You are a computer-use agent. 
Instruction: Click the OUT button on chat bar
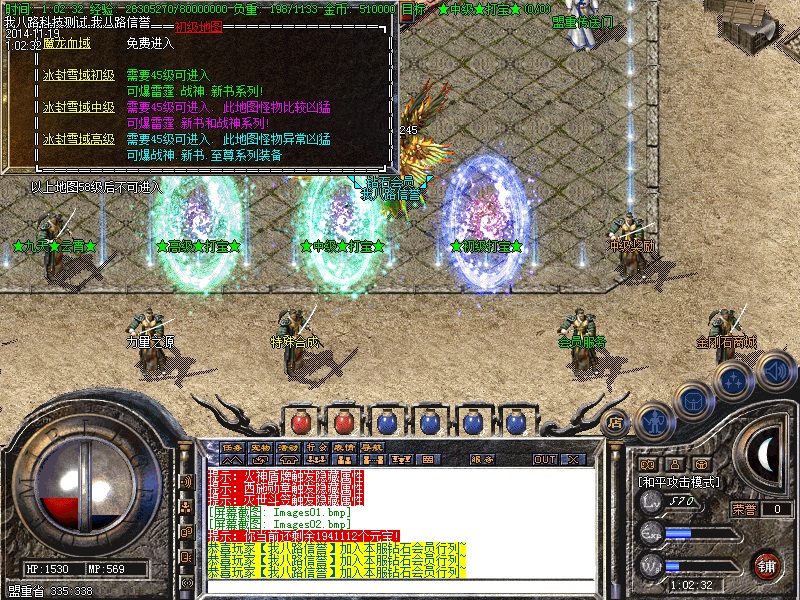[545, 460]
